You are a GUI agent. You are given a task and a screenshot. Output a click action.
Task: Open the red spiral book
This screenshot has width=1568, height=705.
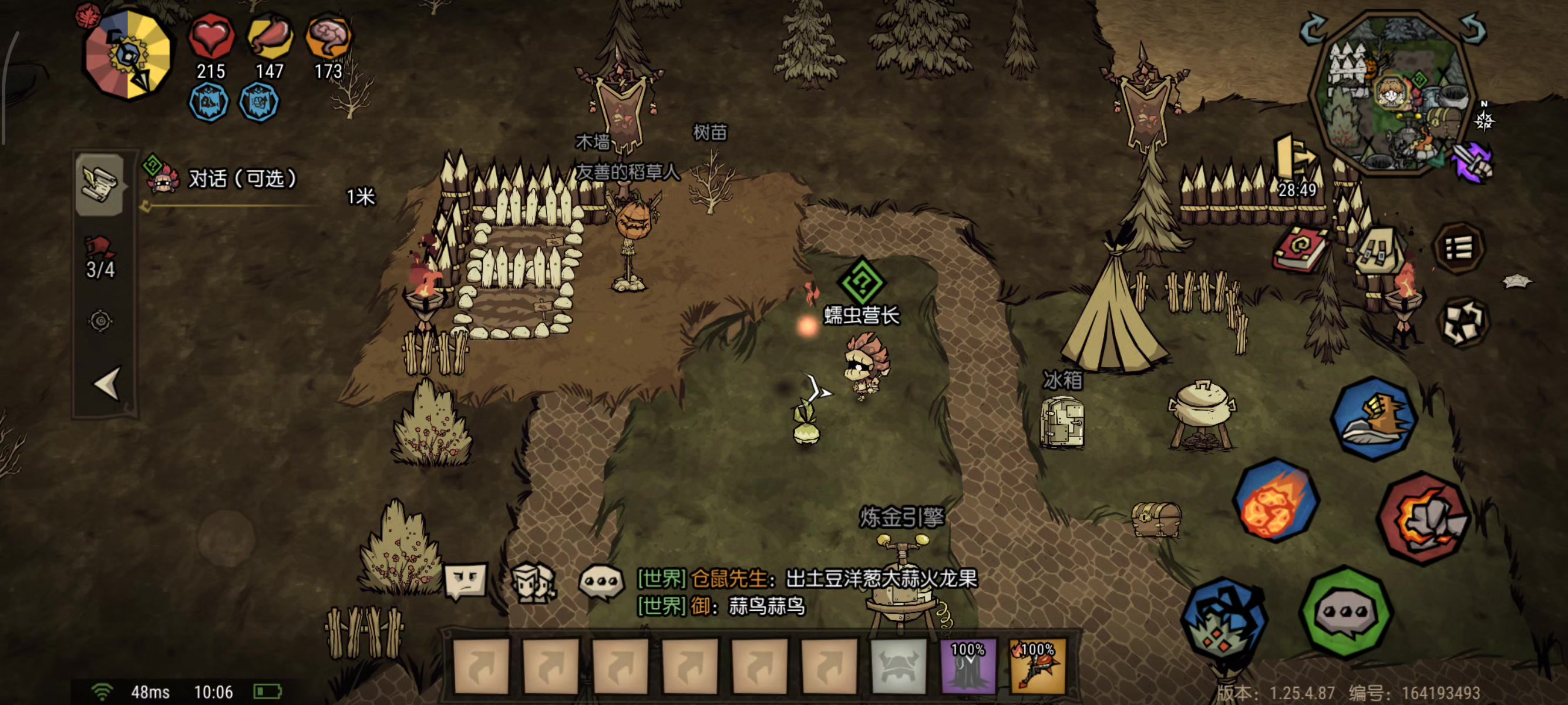1300,249
